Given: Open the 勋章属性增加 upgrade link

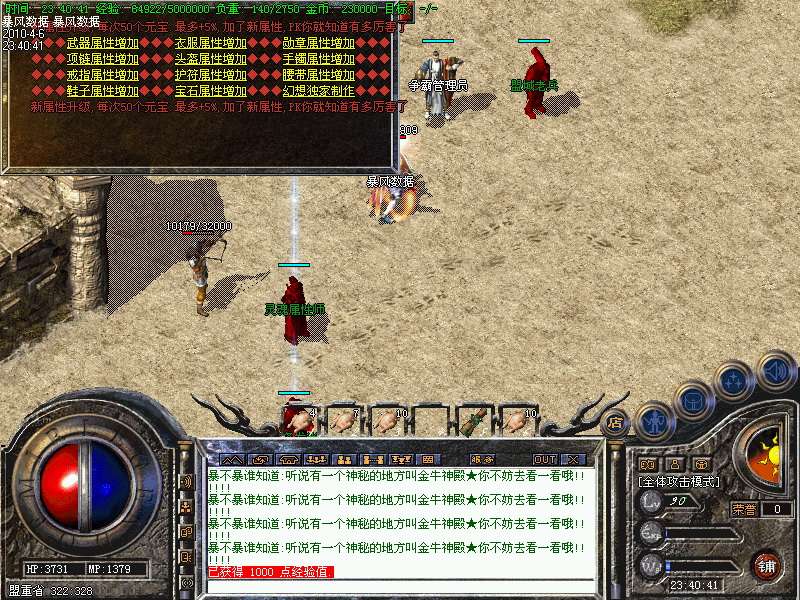Looking at the screenshot, I should [319, 44].
